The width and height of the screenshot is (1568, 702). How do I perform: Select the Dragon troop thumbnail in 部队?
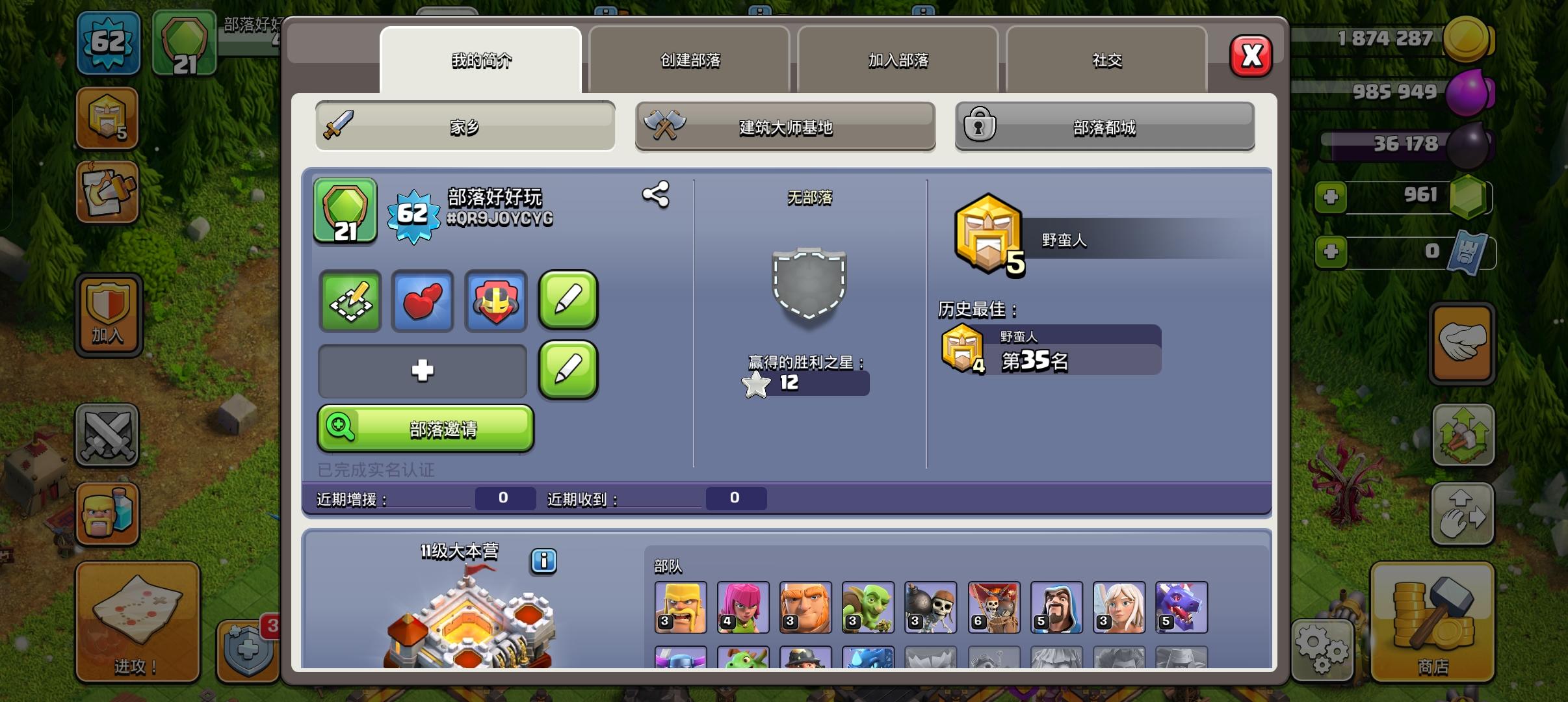(1181, 608)
